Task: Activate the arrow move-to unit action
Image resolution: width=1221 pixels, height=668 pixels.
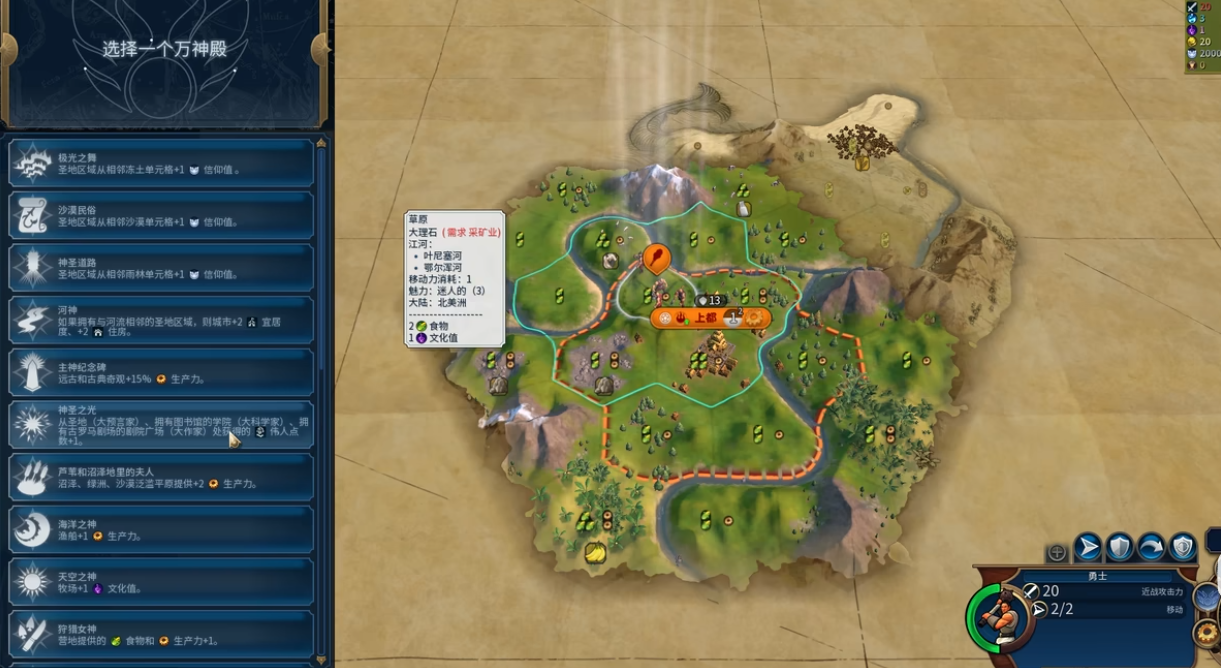Action: pos(1088,547)
